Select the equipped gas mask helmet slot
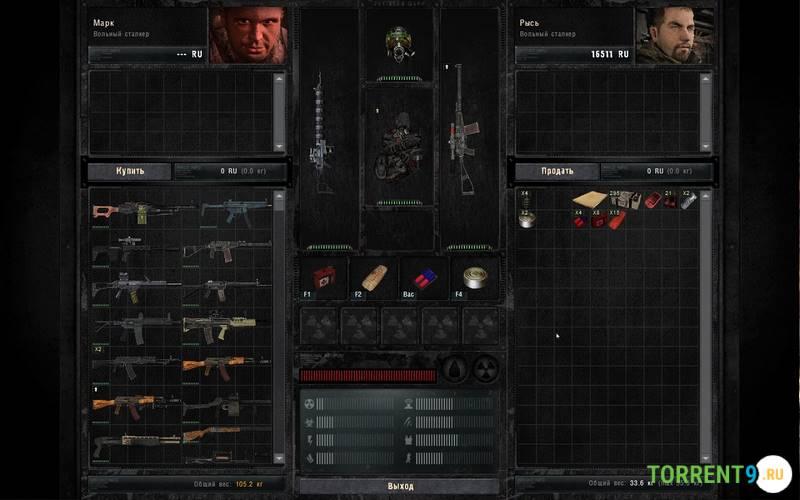This screenshot has height=500, width=800. coord(399,43)
